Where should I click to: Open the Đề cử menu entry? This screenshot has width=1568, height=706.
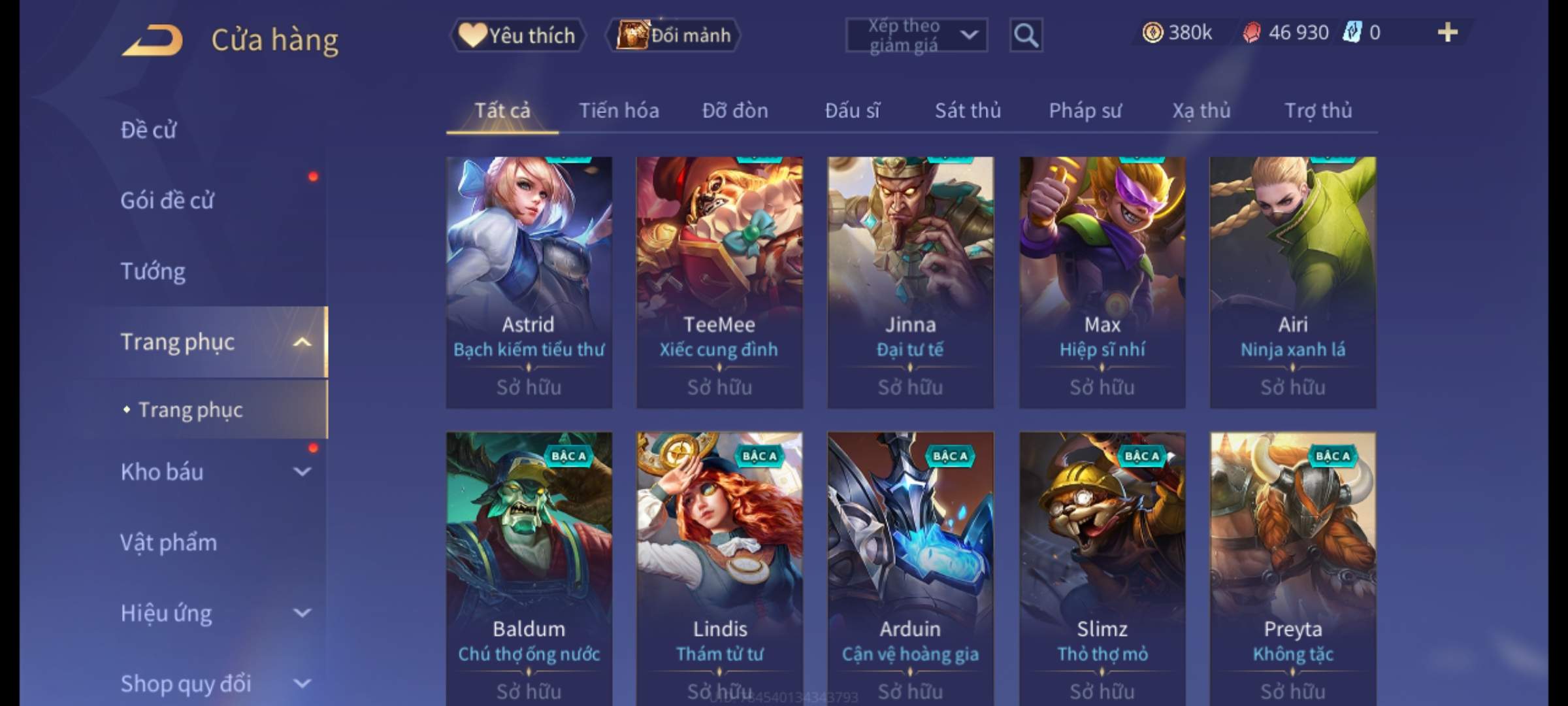click(x=149, y=130)
